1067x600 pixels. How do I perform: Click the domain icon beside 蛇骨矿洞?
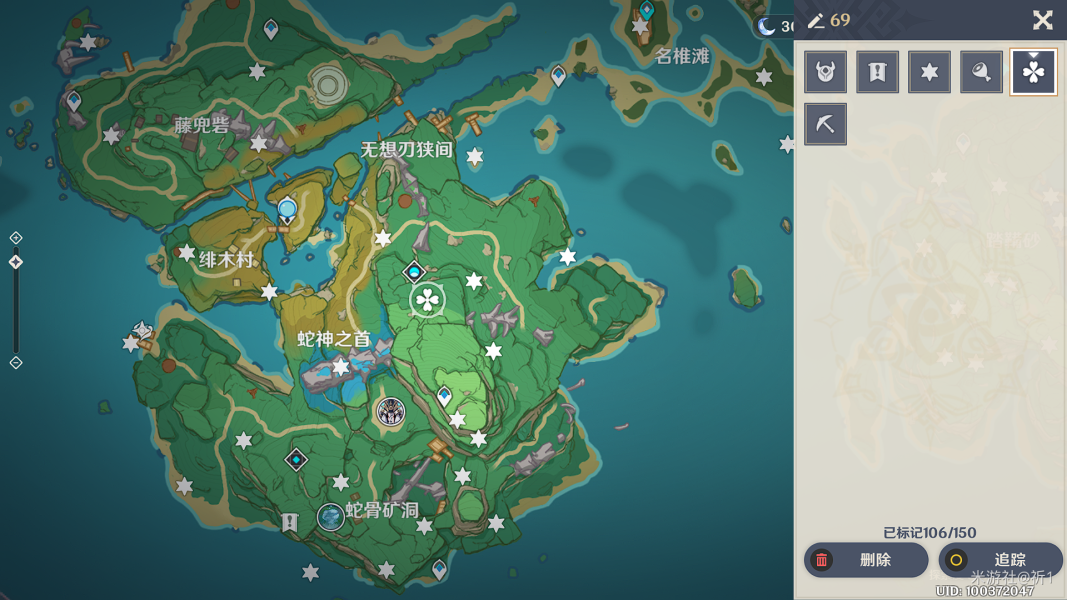(x=330, y=516)
